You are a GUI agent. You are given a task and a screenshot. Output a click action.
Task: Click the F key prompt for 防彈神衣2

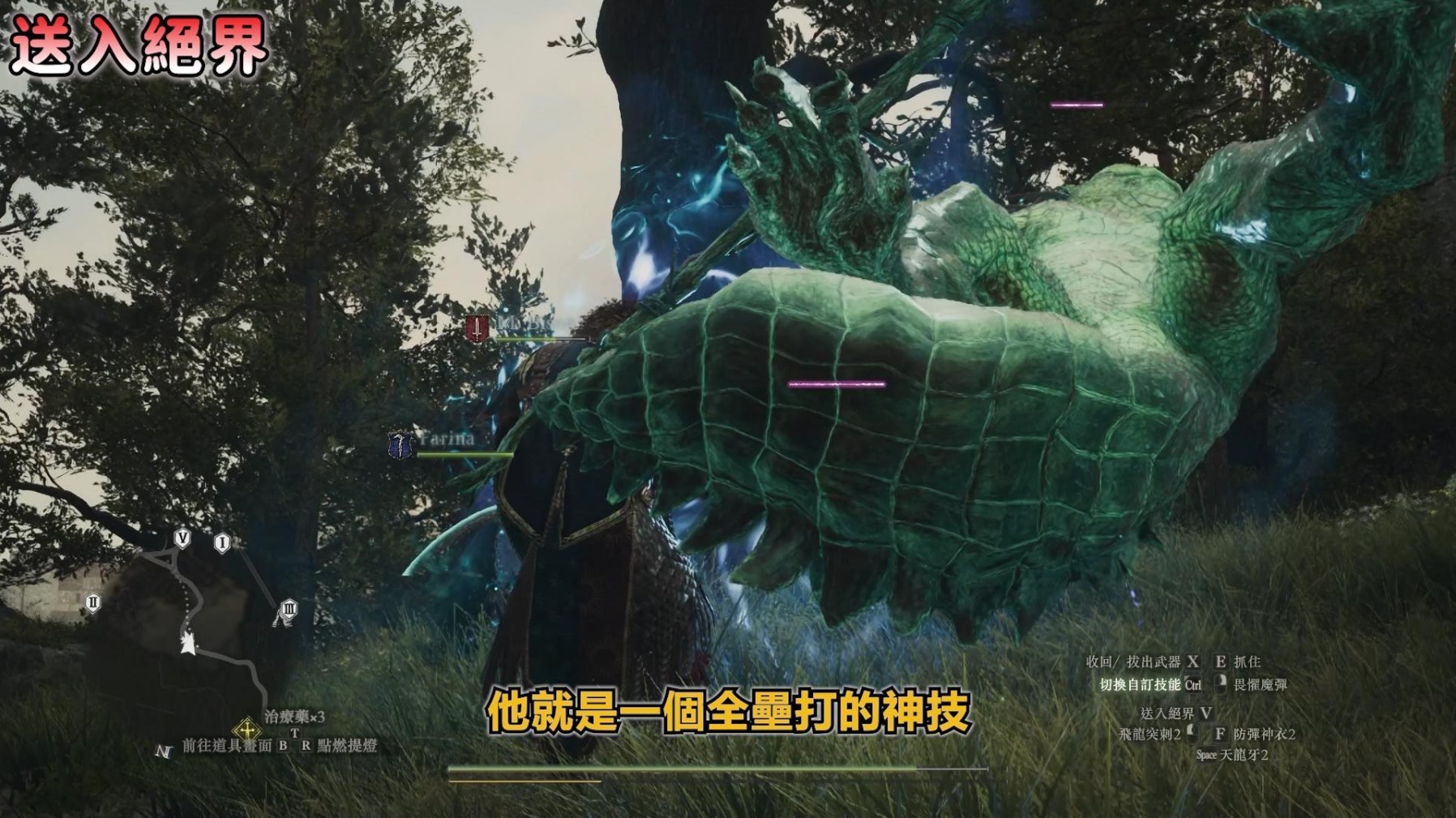tap(1221, 734)
